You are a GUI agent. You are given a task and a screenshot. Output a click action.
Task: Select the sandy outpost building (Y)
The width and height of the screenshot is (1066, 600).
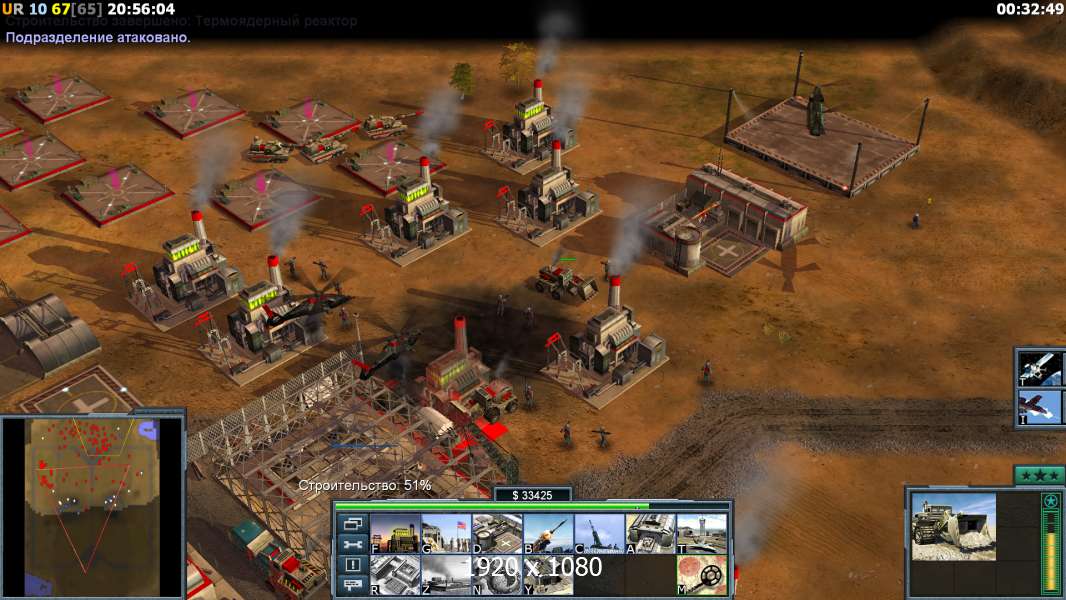(x=548, y=575)
